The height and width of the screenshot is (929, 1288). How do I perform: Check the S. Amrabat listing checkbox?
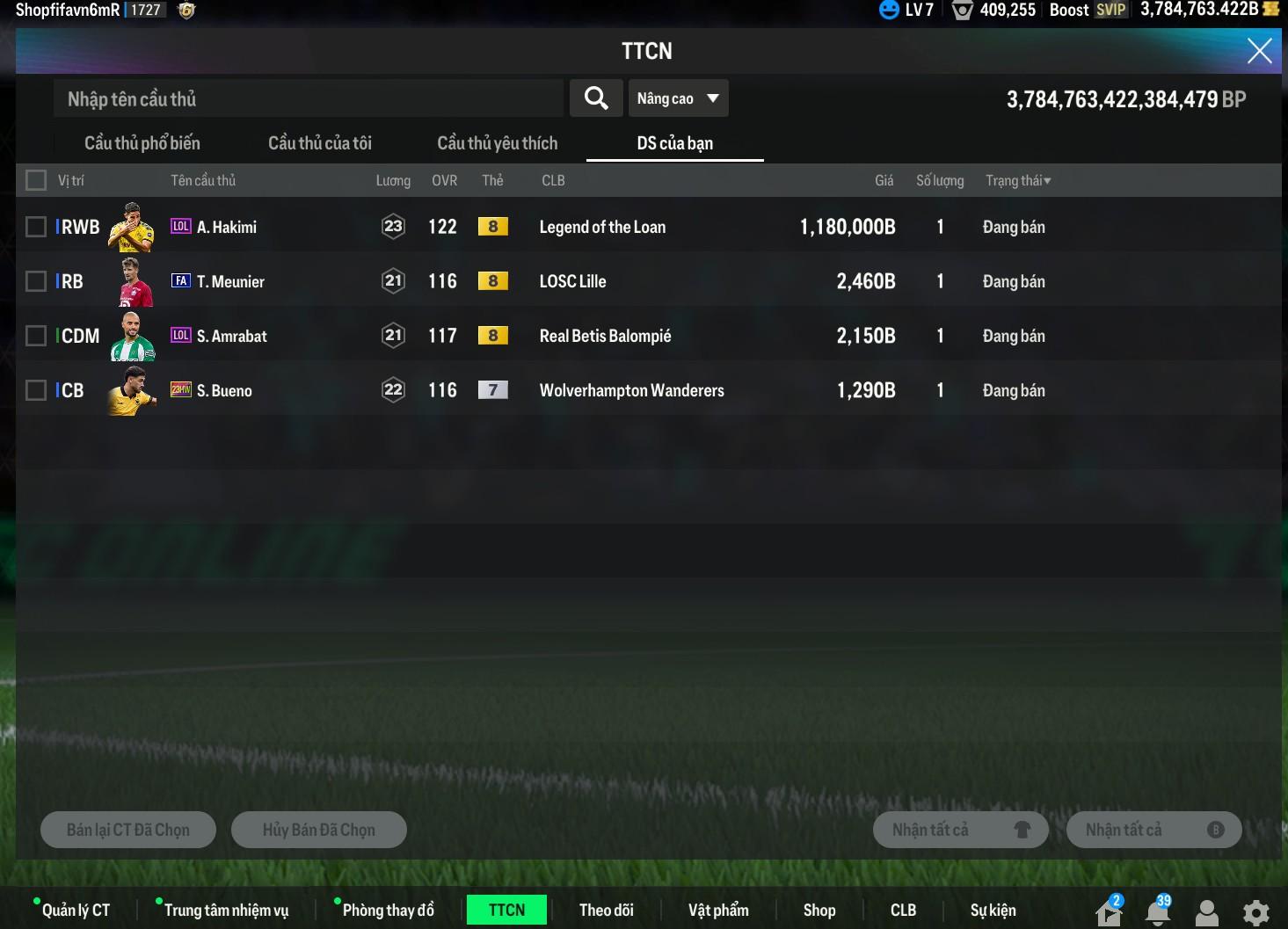click(x=36, y=336)
